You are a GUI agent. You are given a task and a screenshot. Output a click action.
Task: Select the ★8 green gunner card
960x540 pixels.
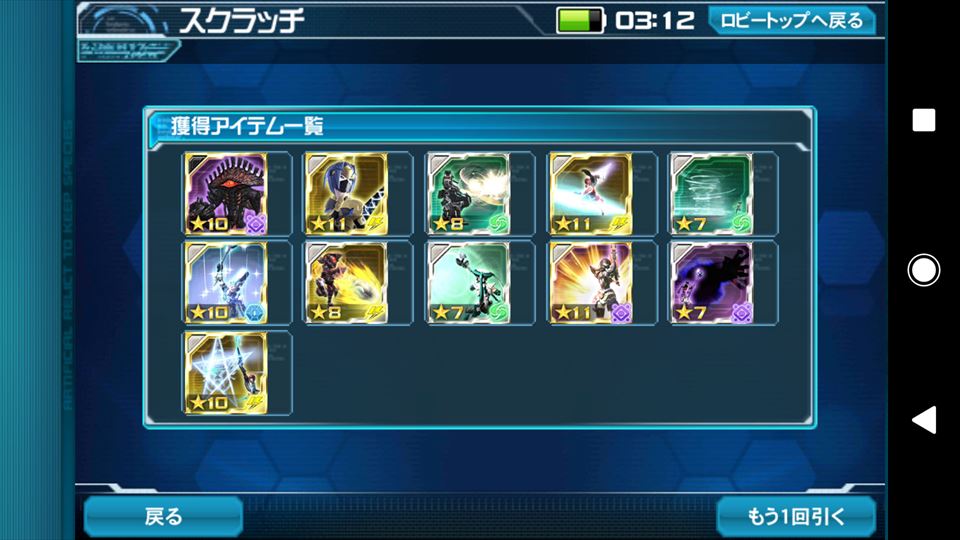click(x=468, y=193)
